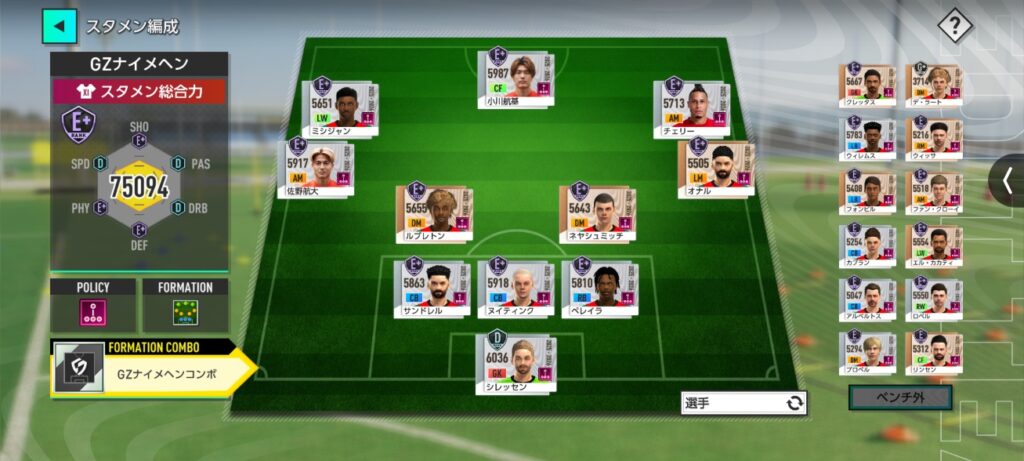Open the FORMATION selection tile
This screenshot has height=461, width=1024.
coord(185,305)
